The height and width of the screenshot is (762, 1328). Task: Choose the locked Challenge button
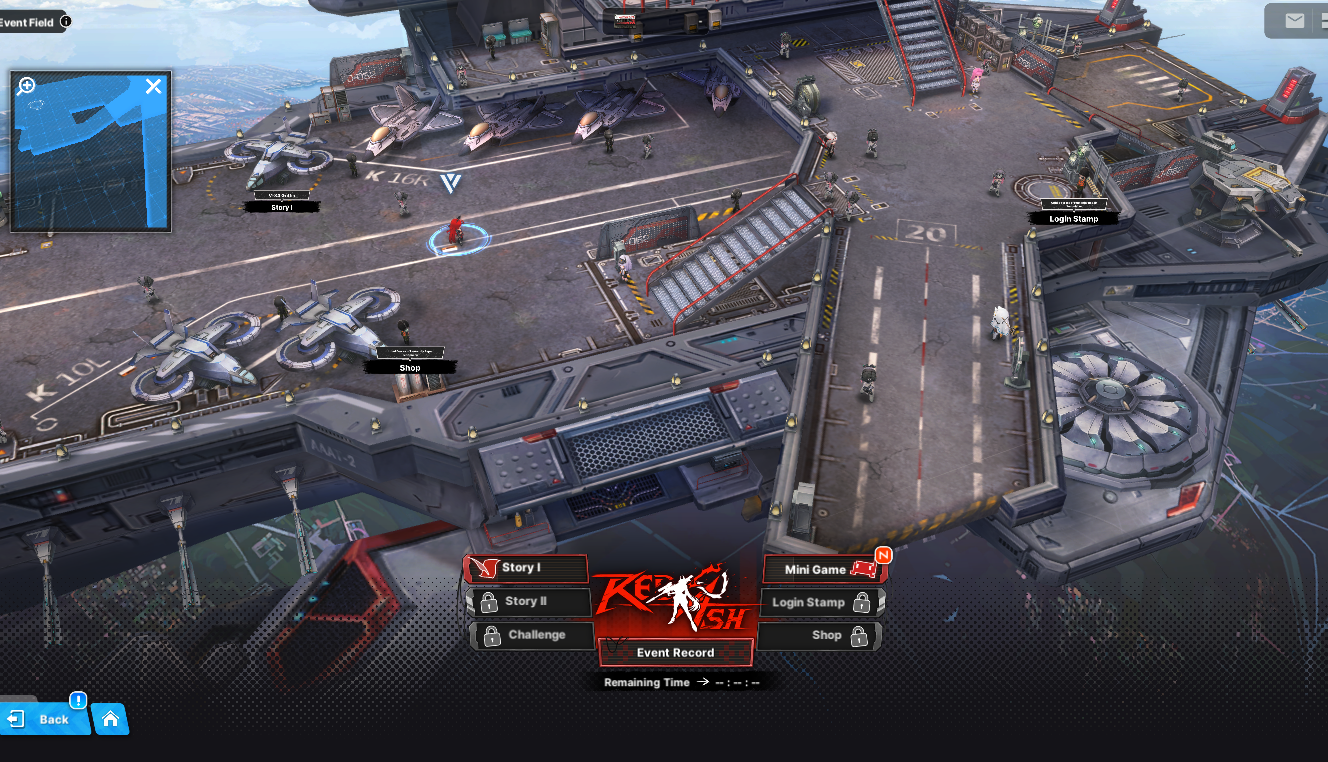tap(532, 635)
